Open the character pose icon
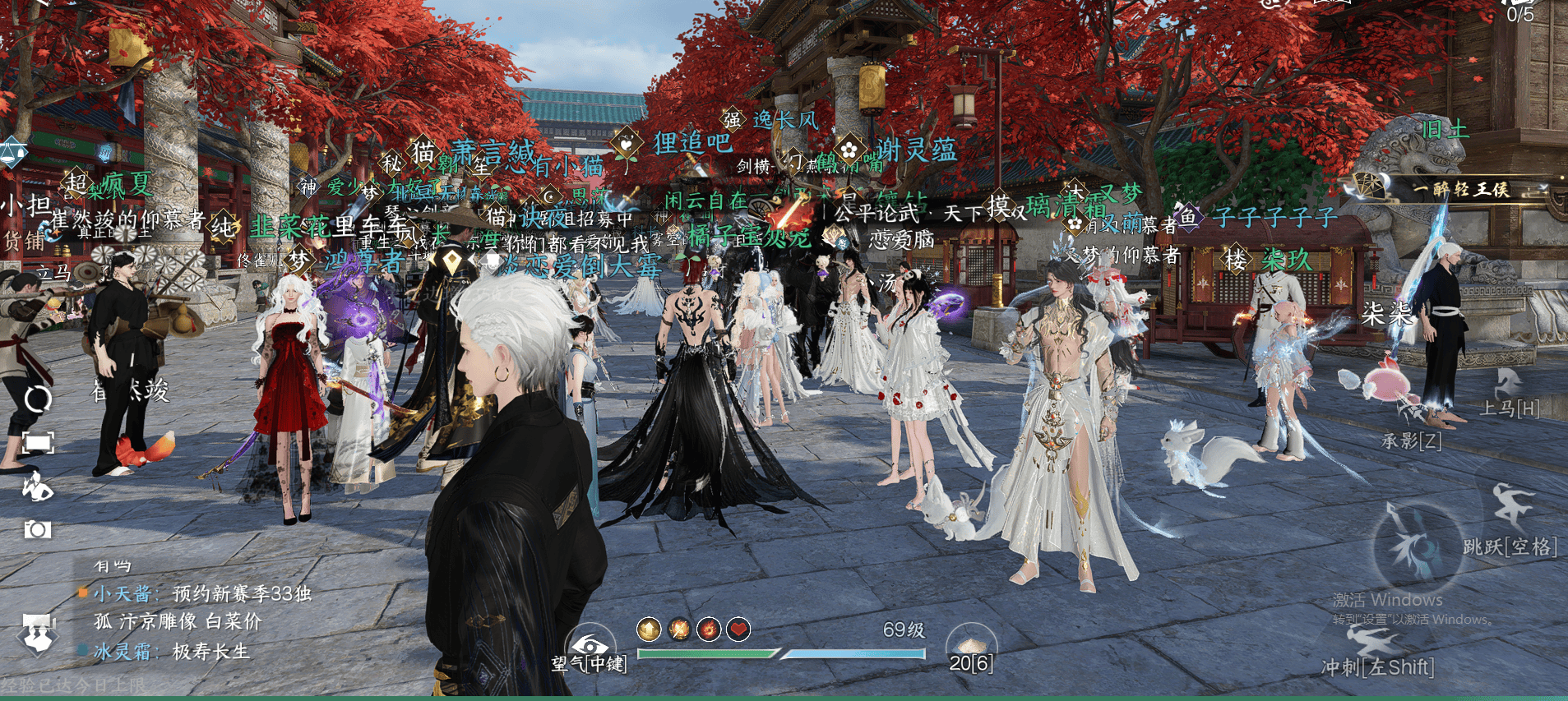The image size is (1568, 701). [37, 487]
